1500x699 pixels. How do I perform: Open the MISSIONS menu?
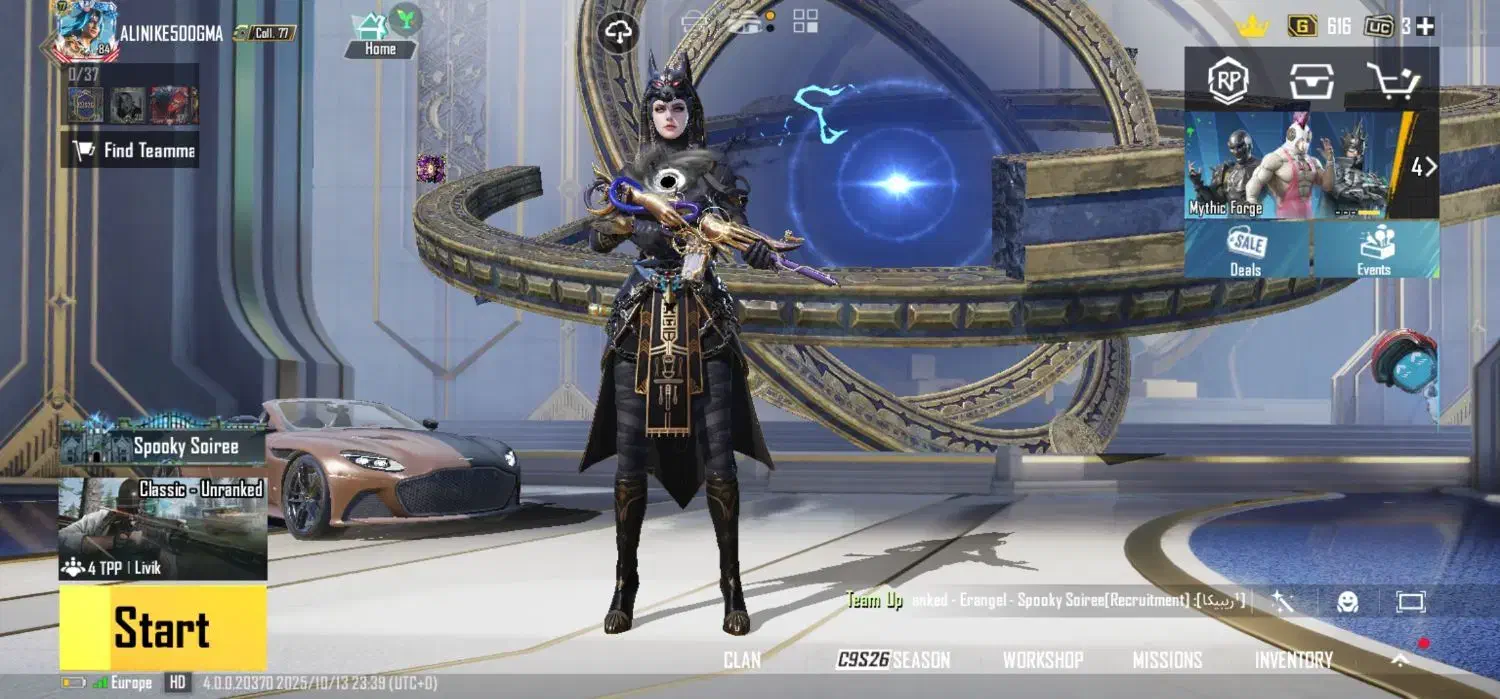(1167, 660)
